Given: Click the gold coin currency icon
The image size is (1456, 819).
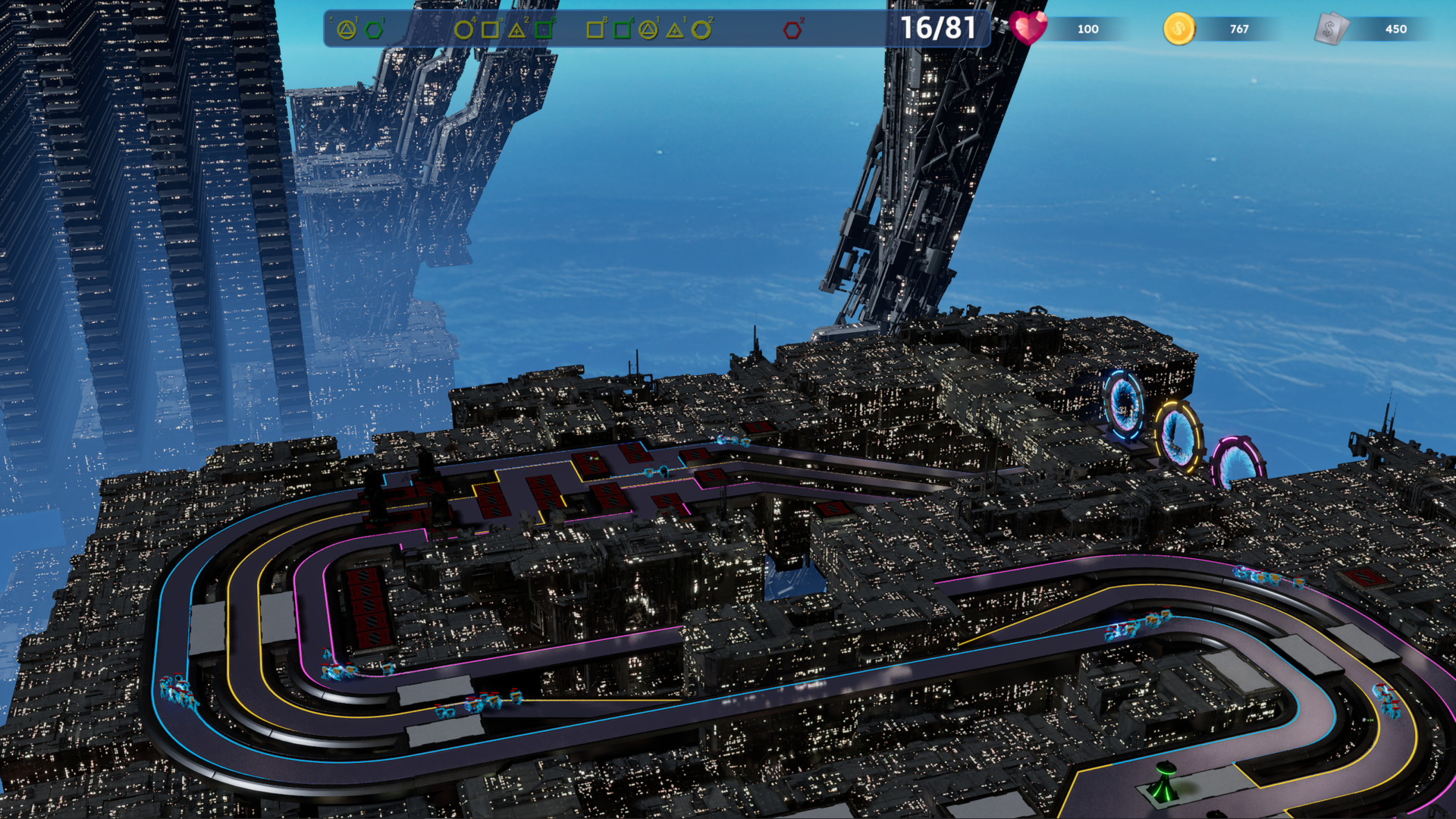Looking at the screenshot, I should (1178, 30).
